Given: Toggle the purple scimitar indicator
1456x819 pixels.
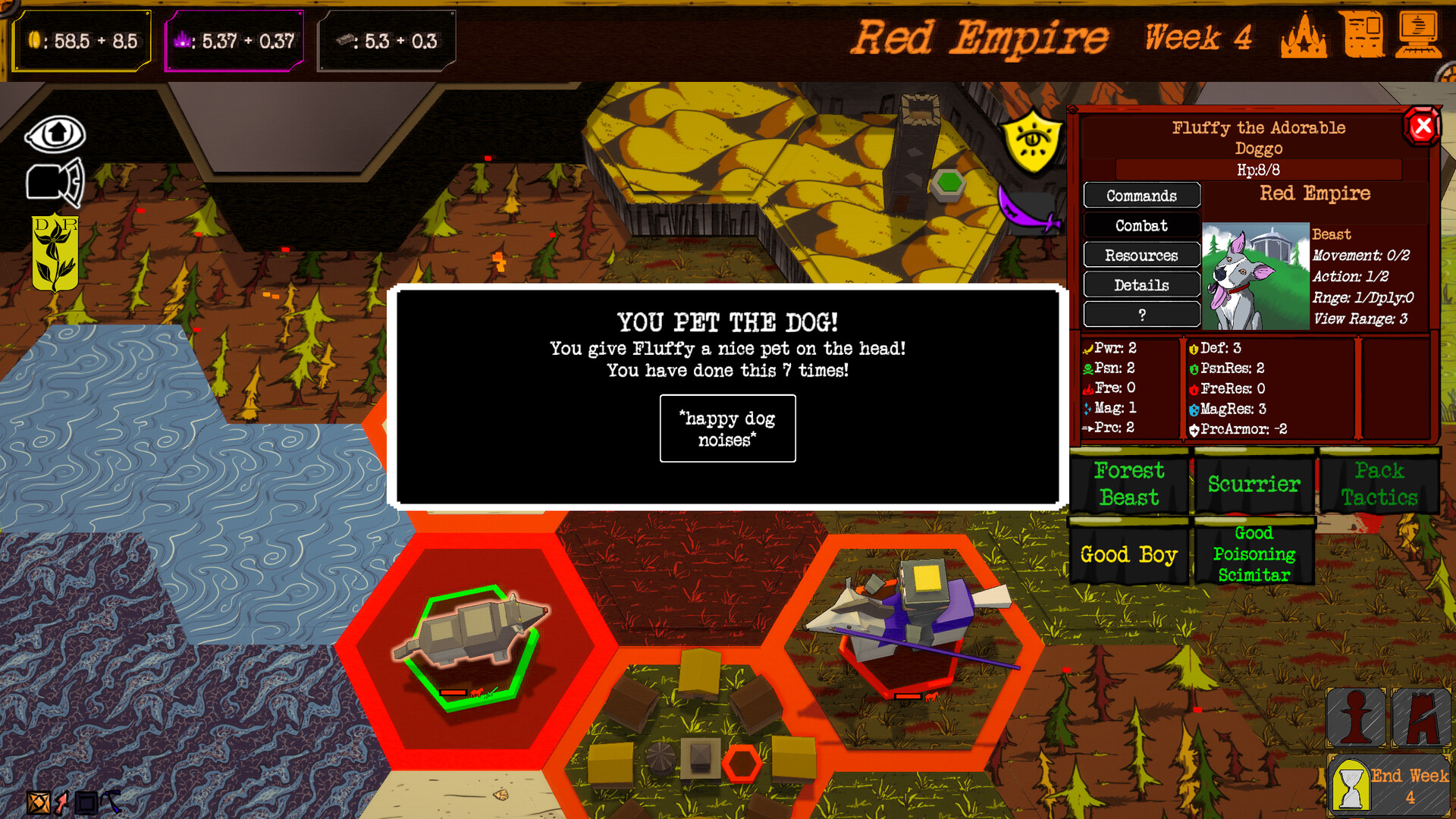Looking at the screenshot, I should coord(1025,216).
